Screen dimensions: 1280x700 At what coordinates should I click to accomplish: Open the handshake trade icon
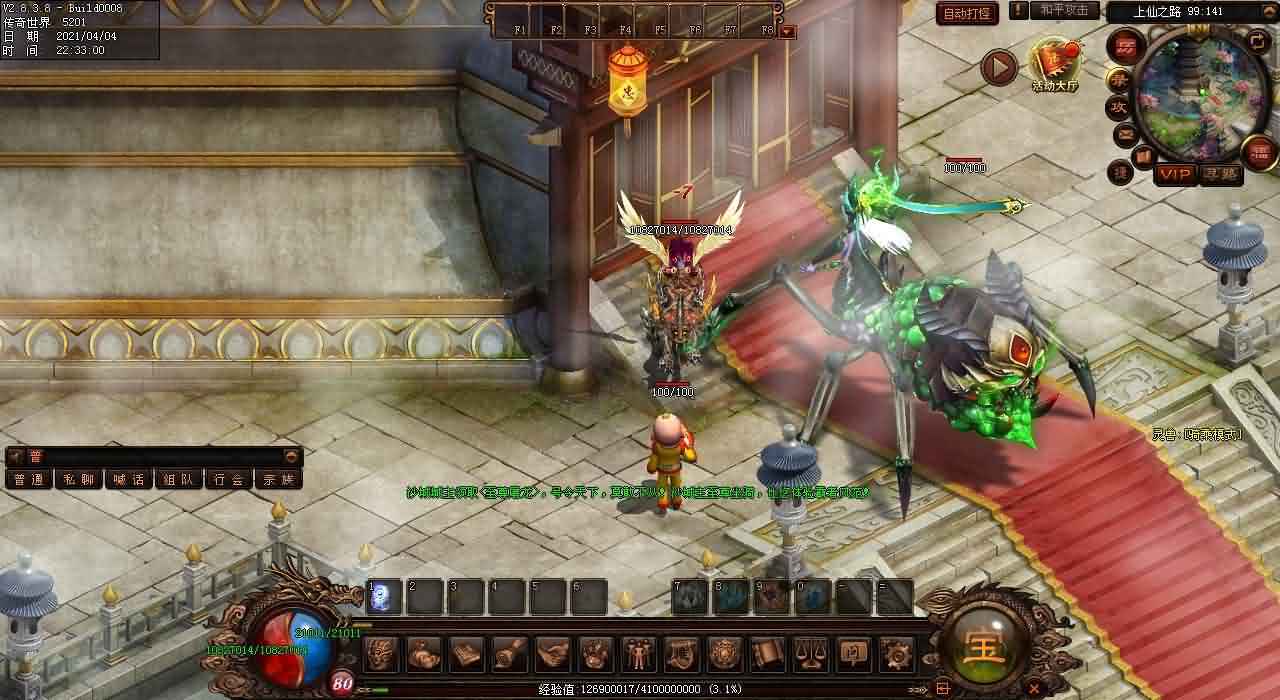tap(553, 654)
